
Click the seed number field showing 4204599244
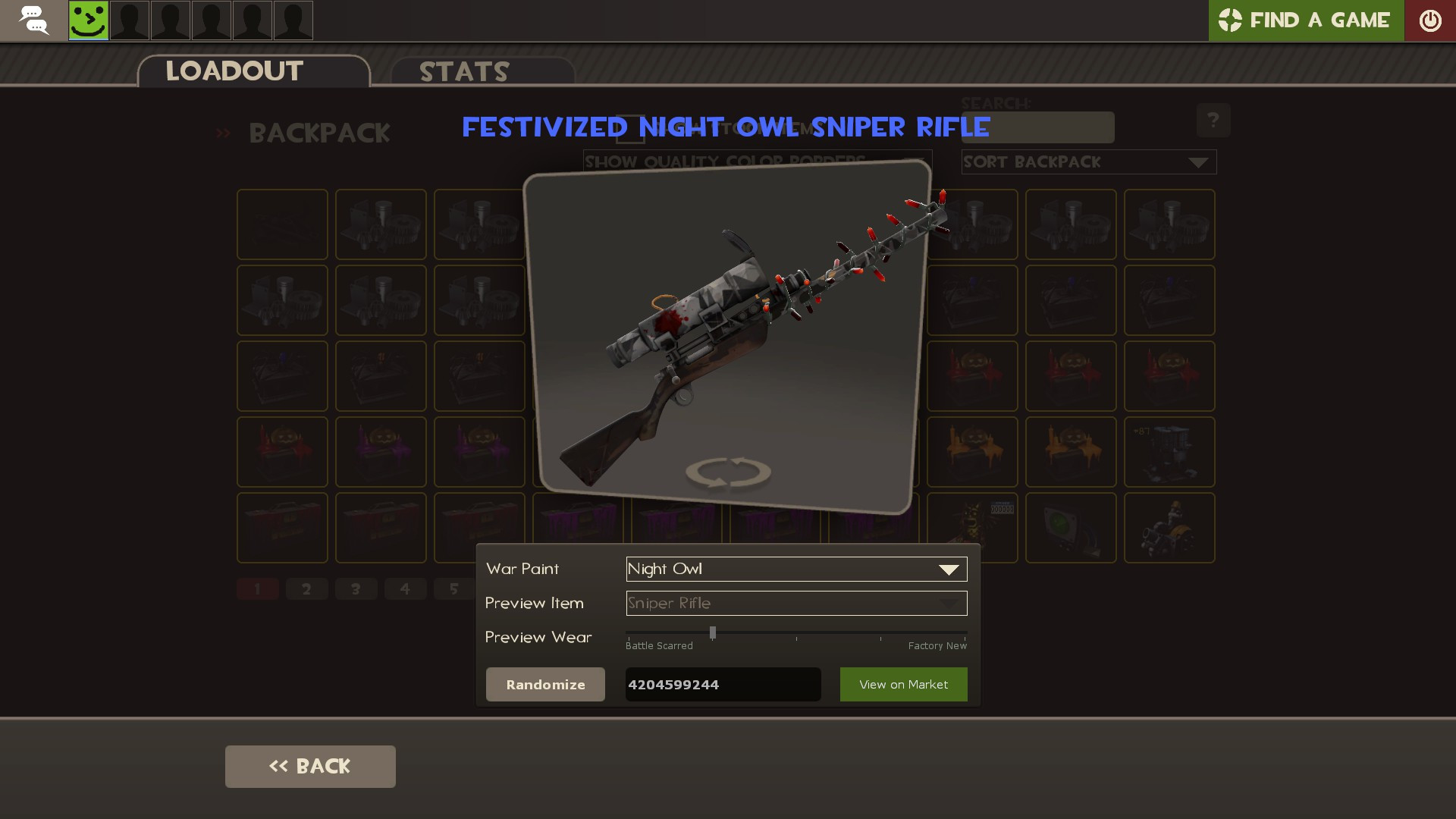pyautogui.click(x=722, y=684)
